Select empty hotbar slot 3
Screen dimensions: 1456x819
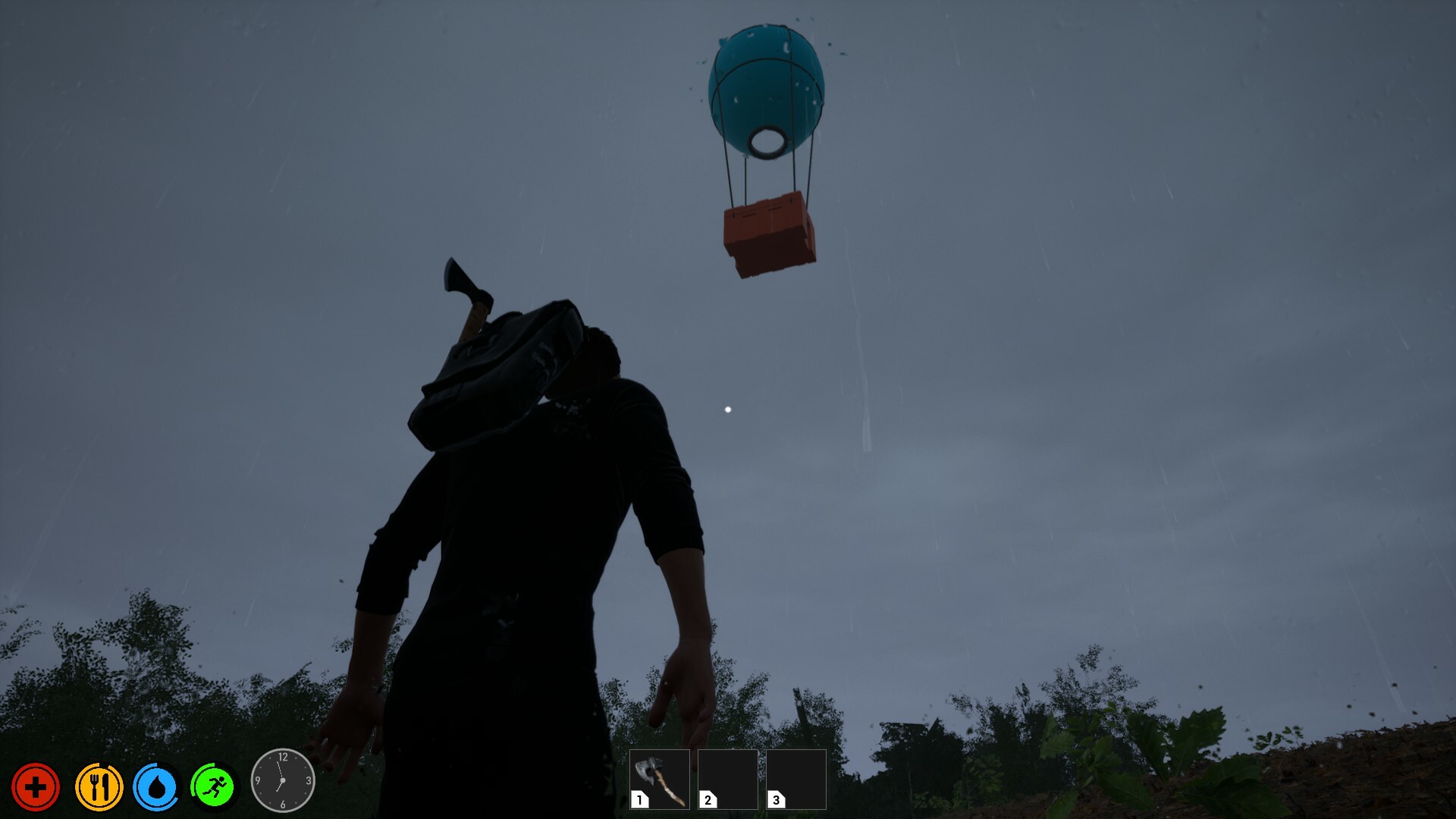796,780
